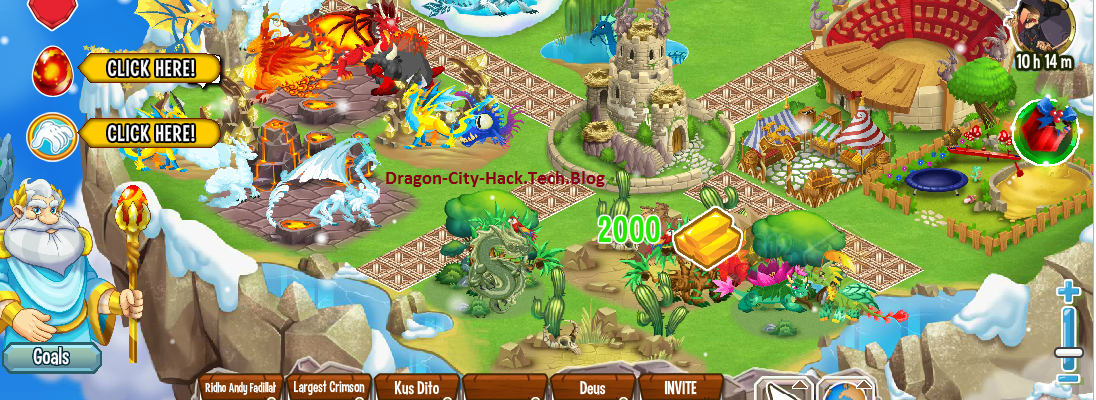
Task: Zoom out with the minus button
Action: (1068, 377)
